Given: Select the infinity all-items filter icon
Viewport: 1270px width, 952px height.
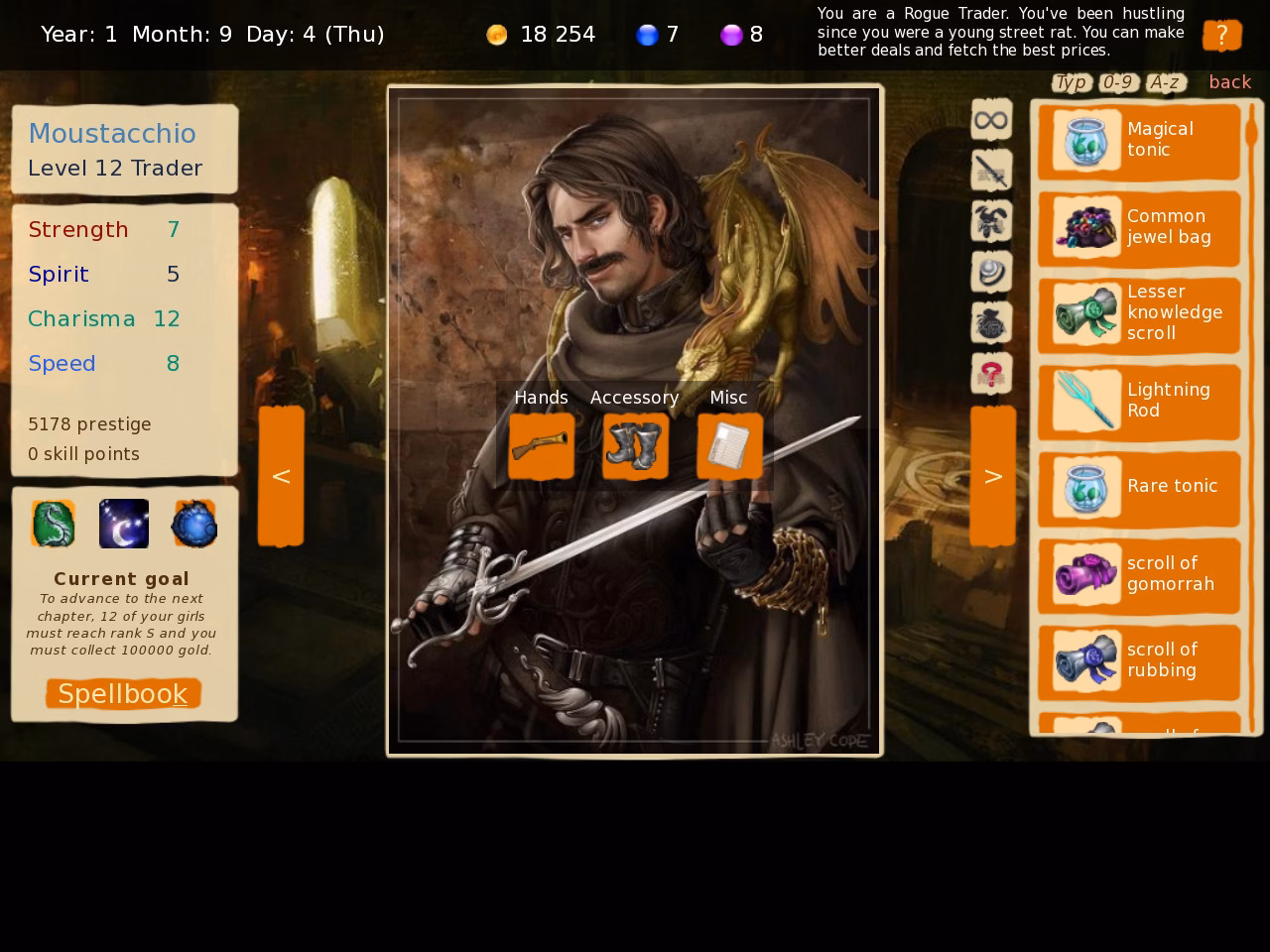Looking at the screenshot, I should (x=991, y=119).
